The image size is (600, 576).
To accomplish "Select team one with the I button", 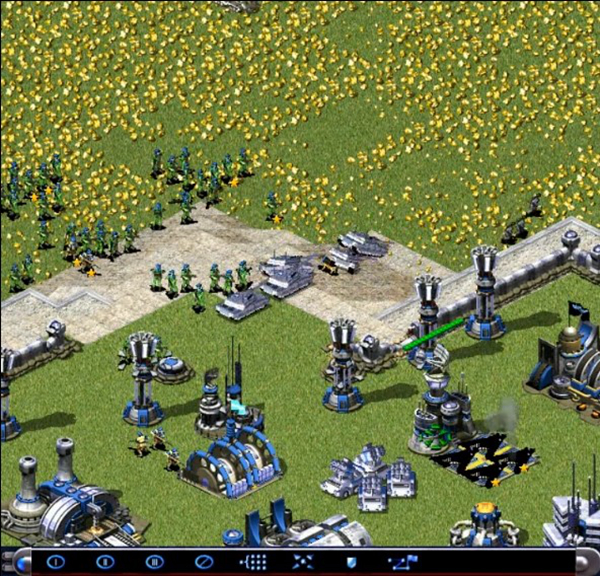I will [56, 561].
